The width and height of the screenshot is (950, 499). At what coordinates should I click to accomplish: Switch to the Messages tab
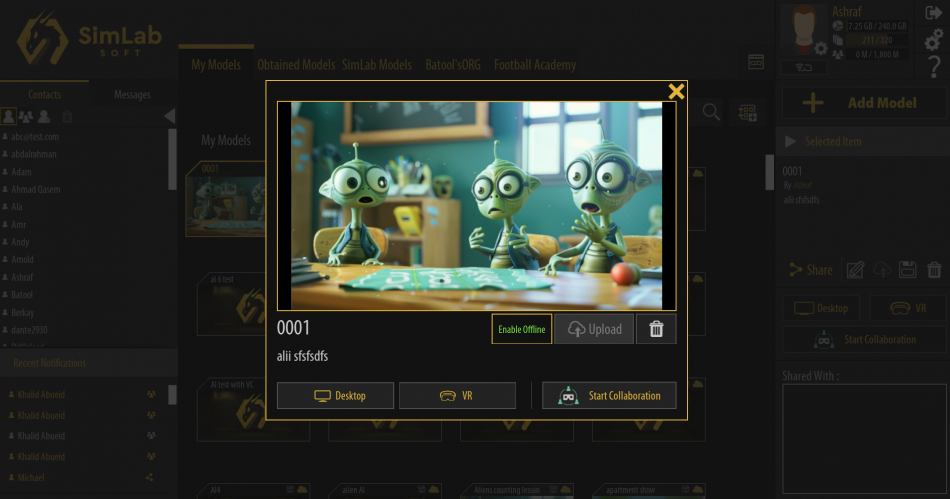[132, 95]
